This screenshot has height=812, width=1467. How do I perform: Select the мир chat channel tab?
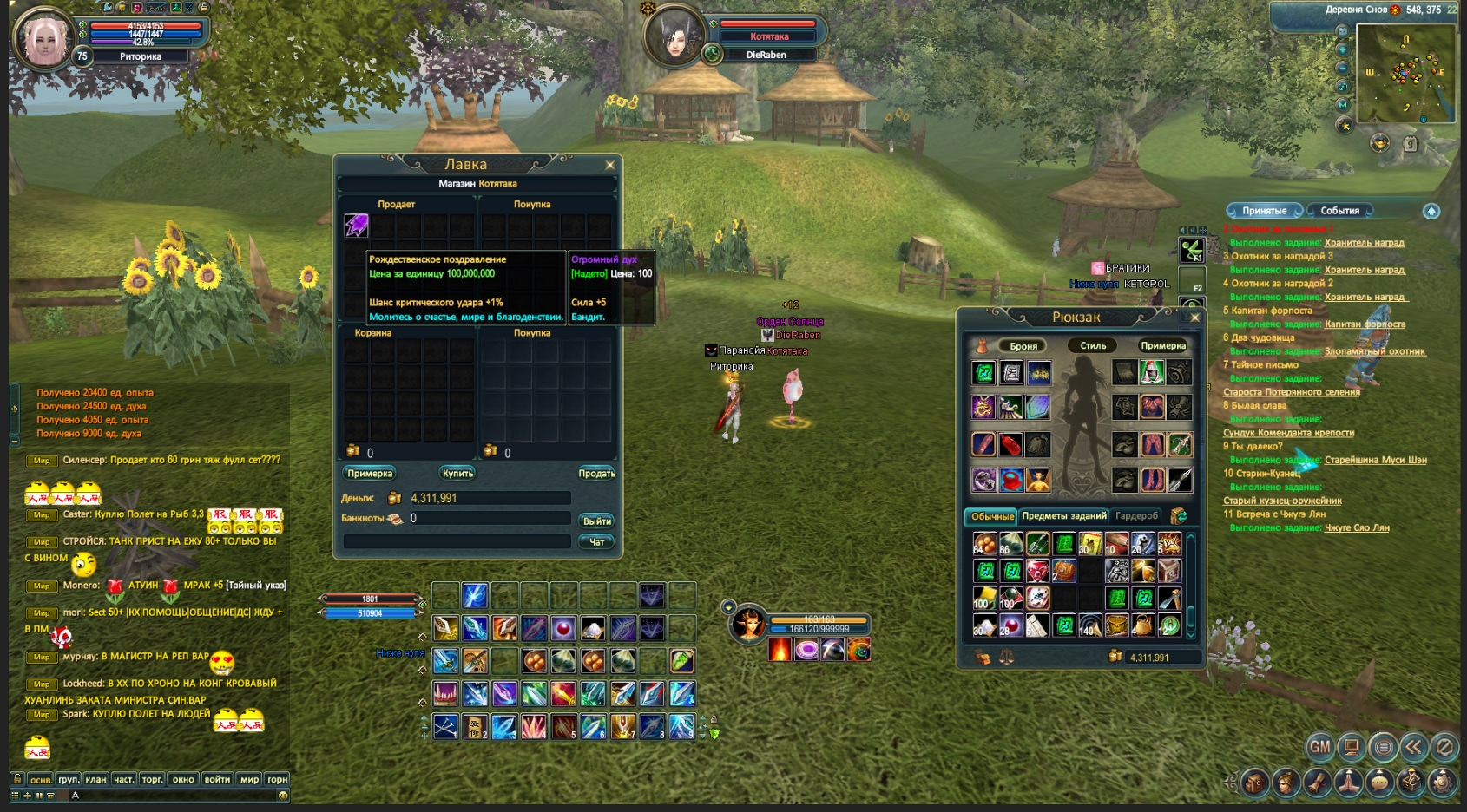[249, 779]
